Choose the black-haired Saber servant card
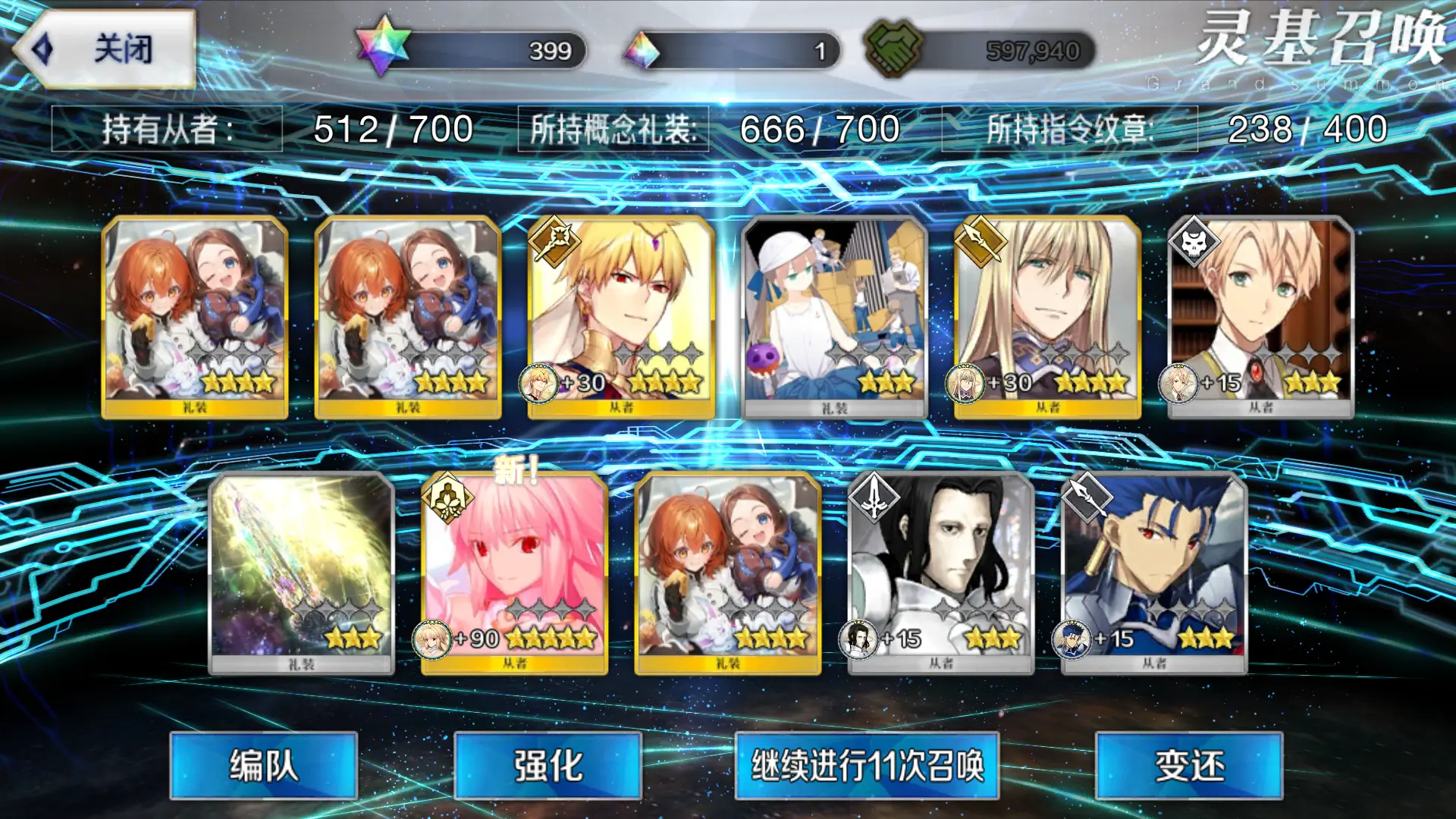1456x819 pixels. point(940,573)
